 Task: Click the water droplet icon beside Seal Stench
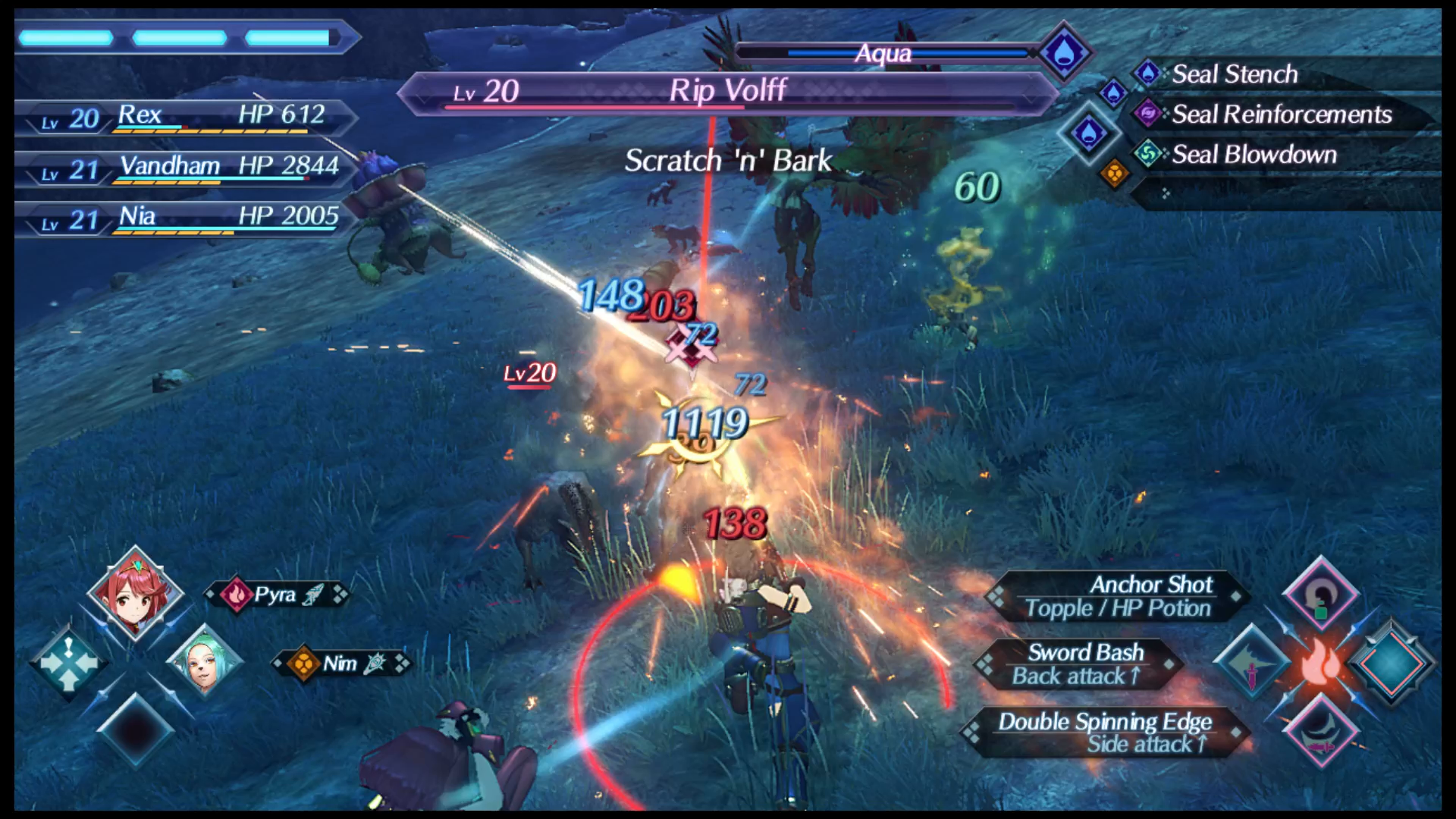1149,74
